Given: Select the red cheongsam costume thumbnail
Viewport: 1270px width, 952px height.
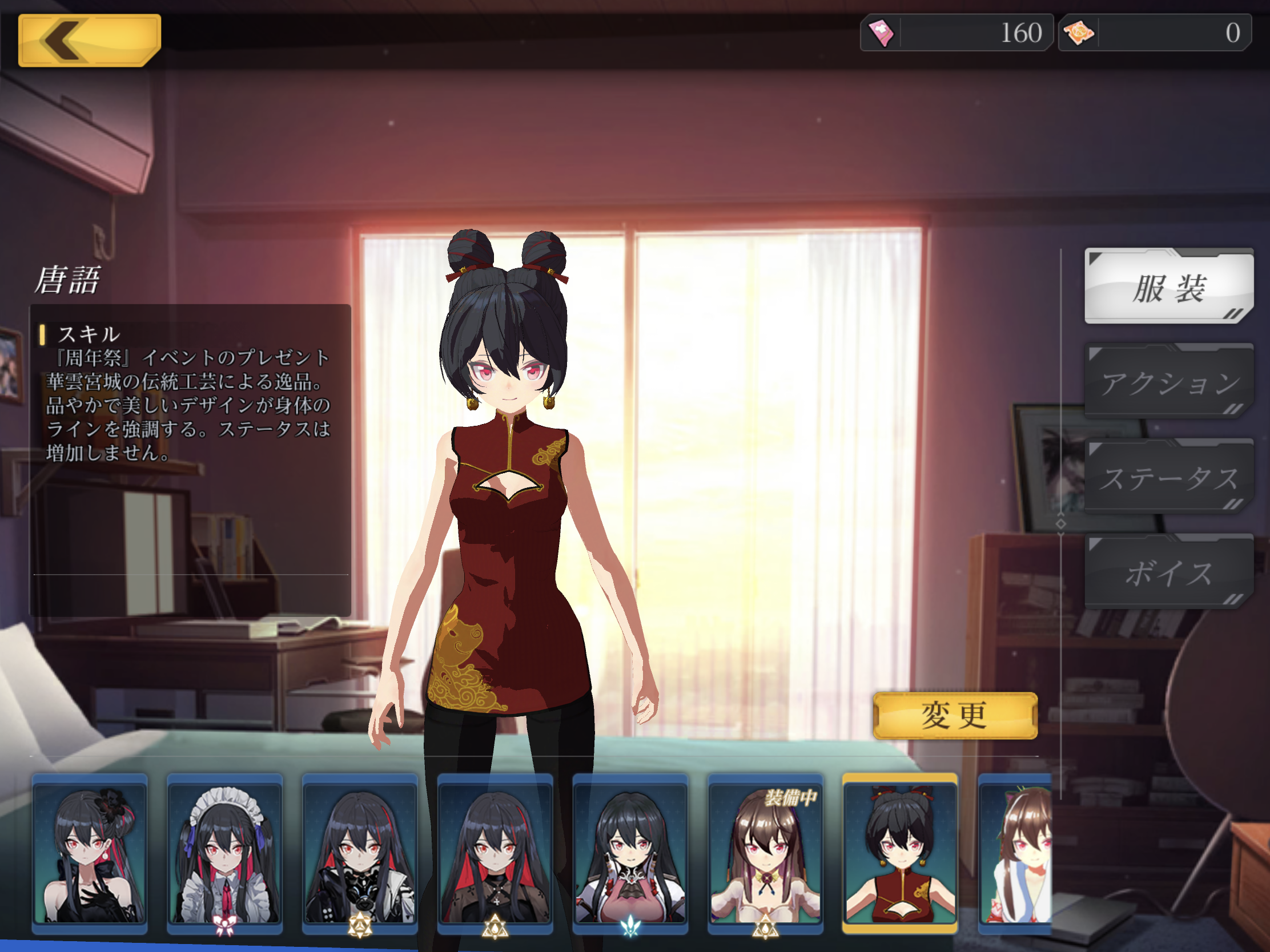Looking at the screenshot, I should tap(900, 853).
